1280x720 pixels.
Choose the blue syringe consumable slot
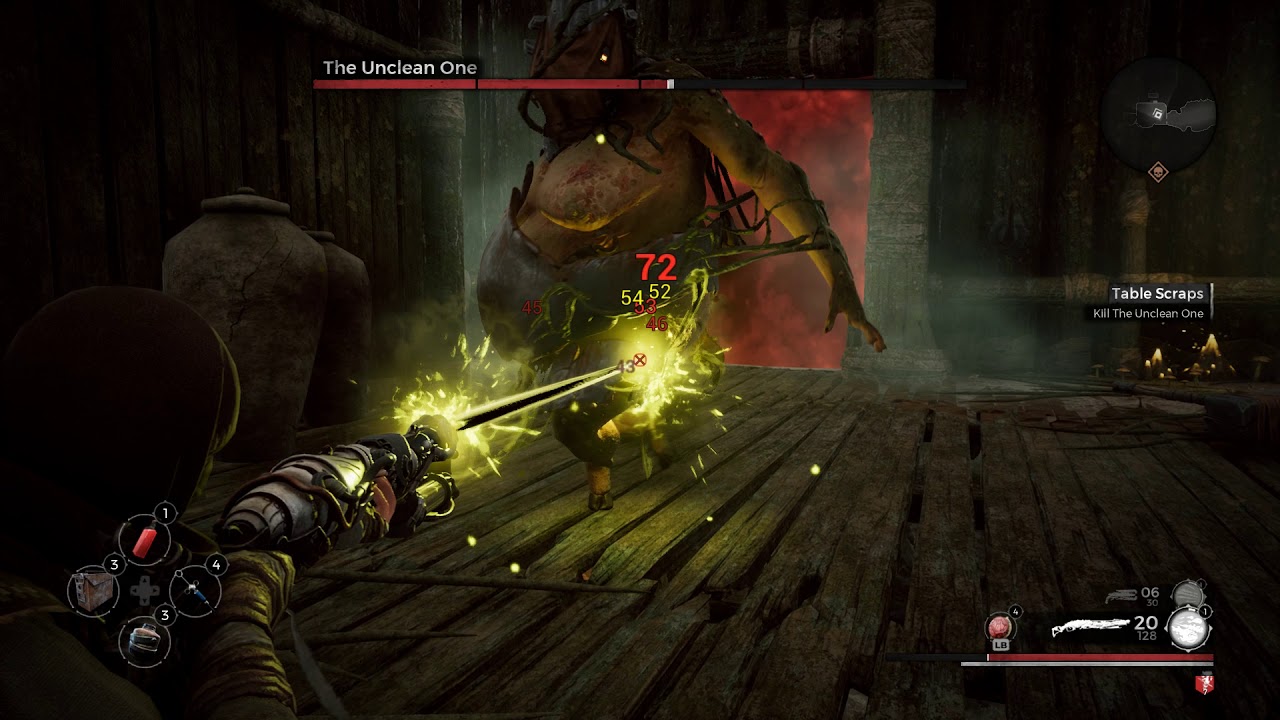[x=195, y=590]
